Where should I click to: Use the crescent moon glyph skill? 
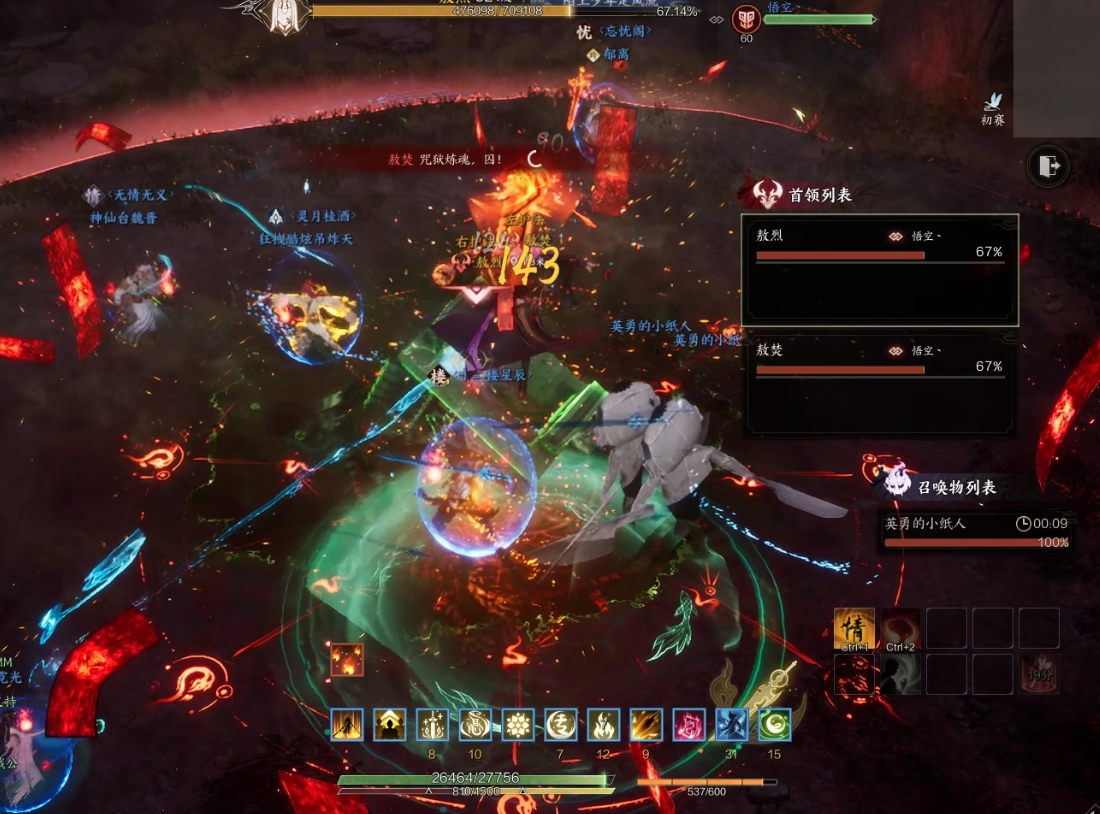pyautogui.click(x=561, y=724)
